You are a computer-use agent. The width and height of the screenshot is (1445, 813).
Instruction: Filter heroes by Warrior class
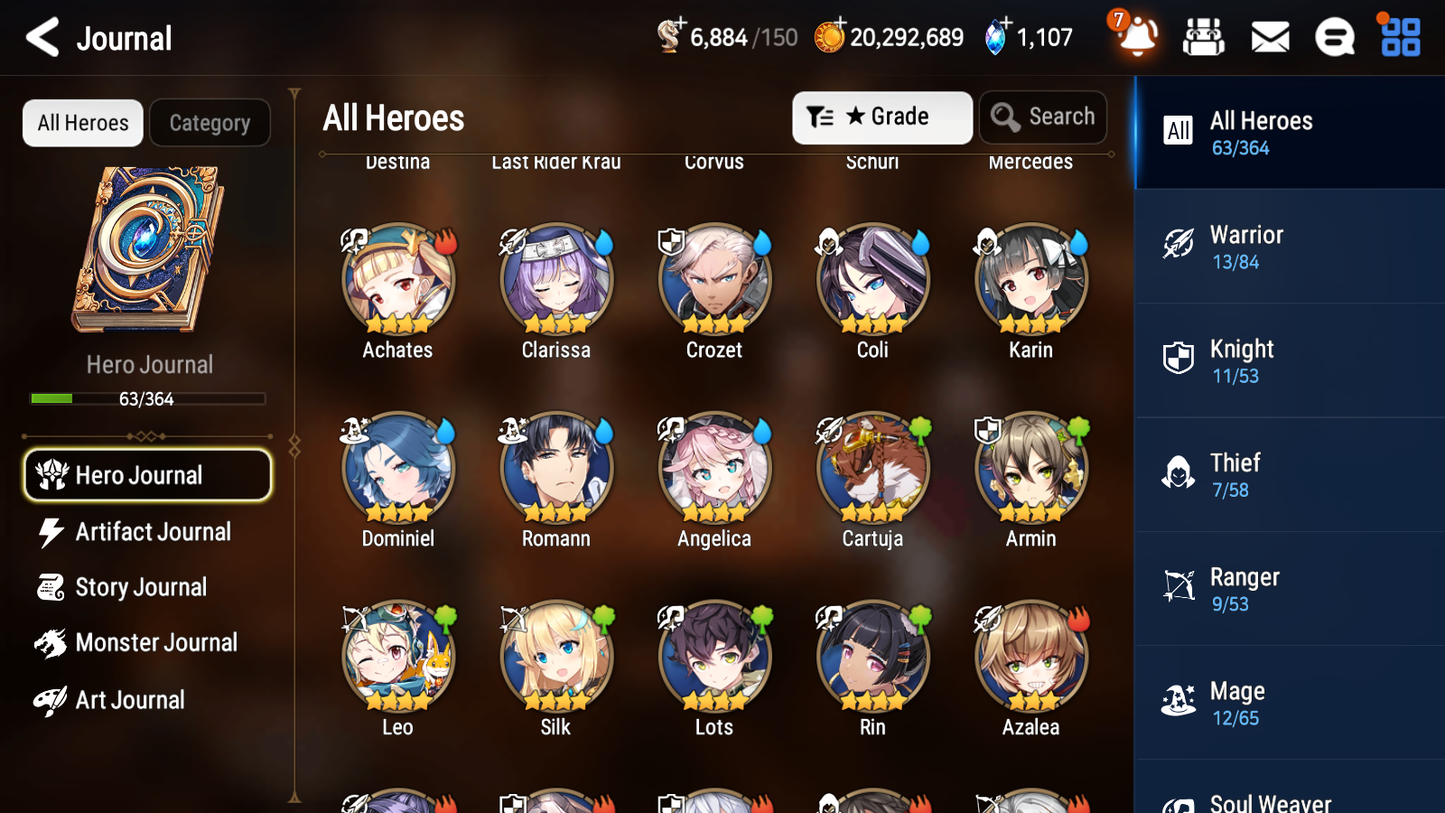click(1289, 246)
